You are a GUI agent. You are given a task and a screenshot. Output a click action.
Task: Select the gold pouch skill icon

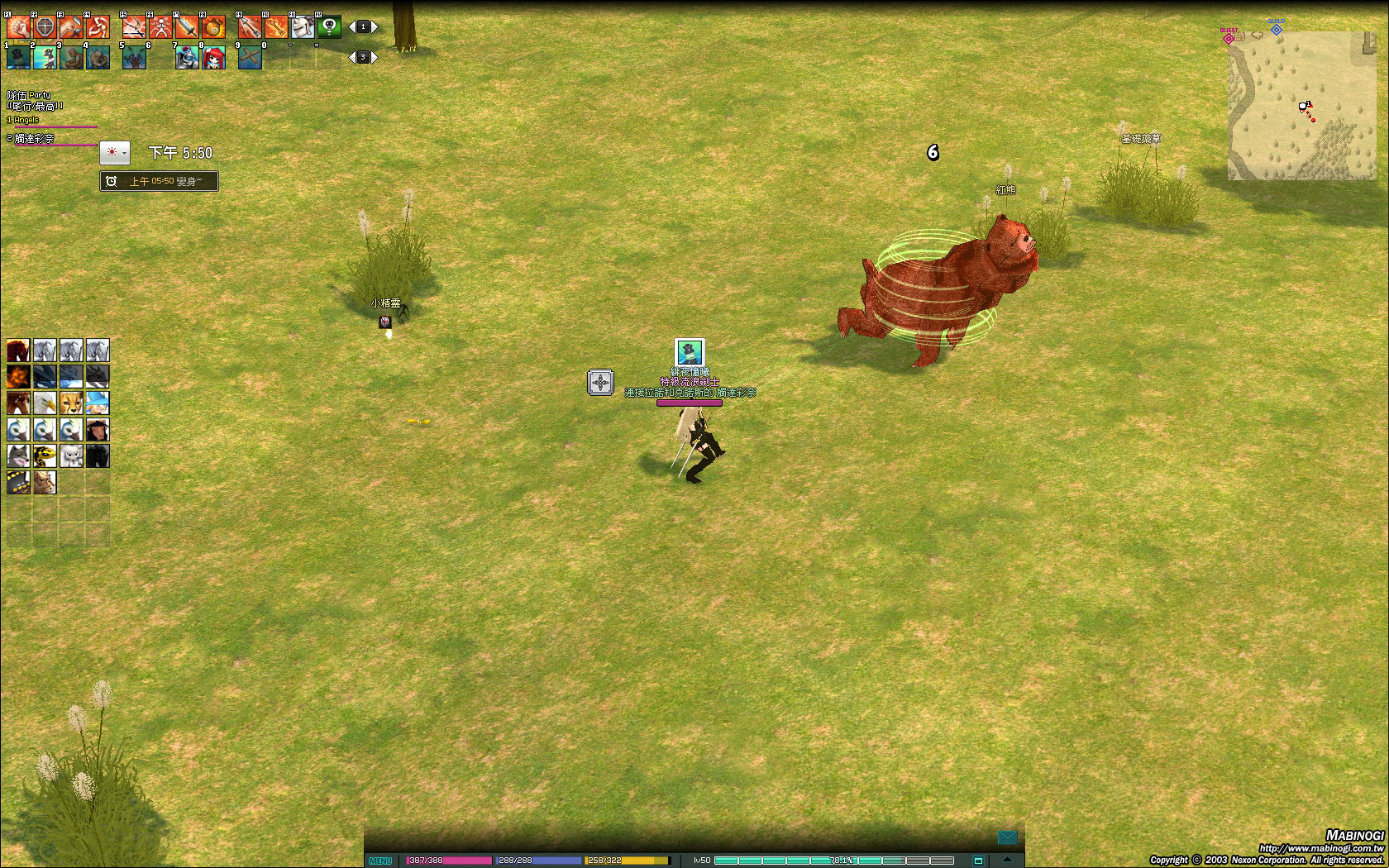pos(213,27)
